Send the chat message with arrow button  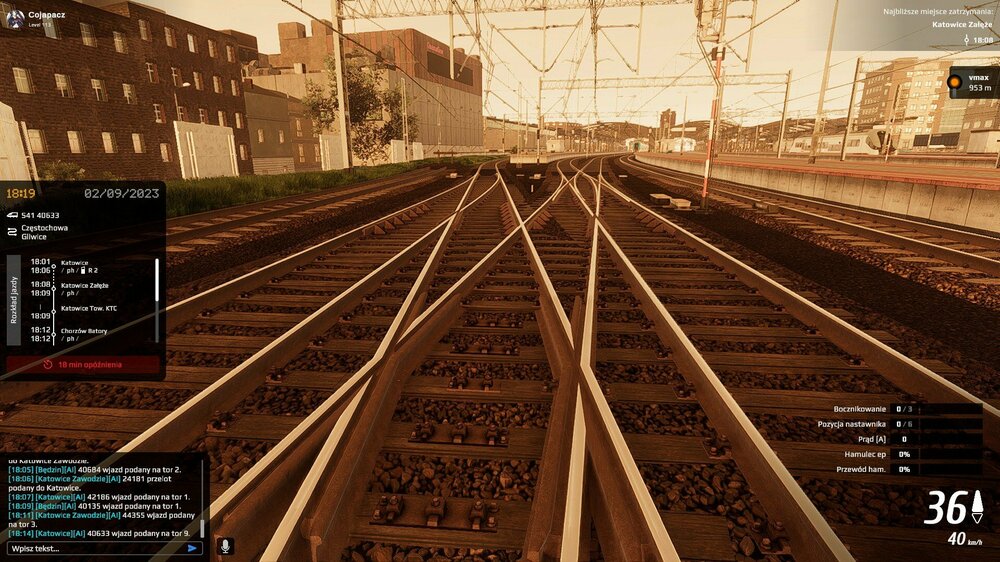pyautogui.click(x=194, y=548)
